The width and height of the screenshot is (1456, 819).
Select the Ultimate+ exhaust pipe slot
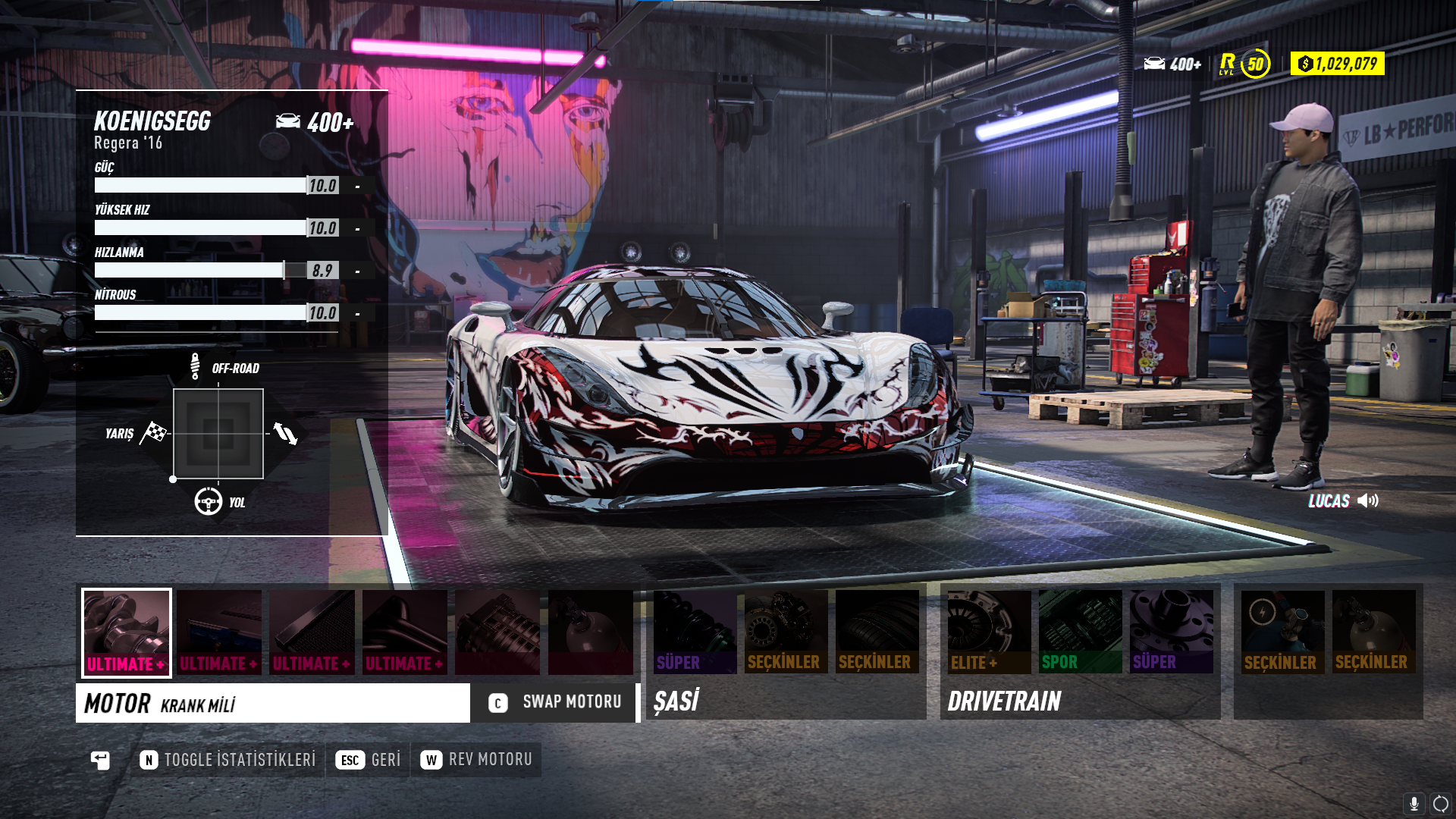(x=405, y=632)
